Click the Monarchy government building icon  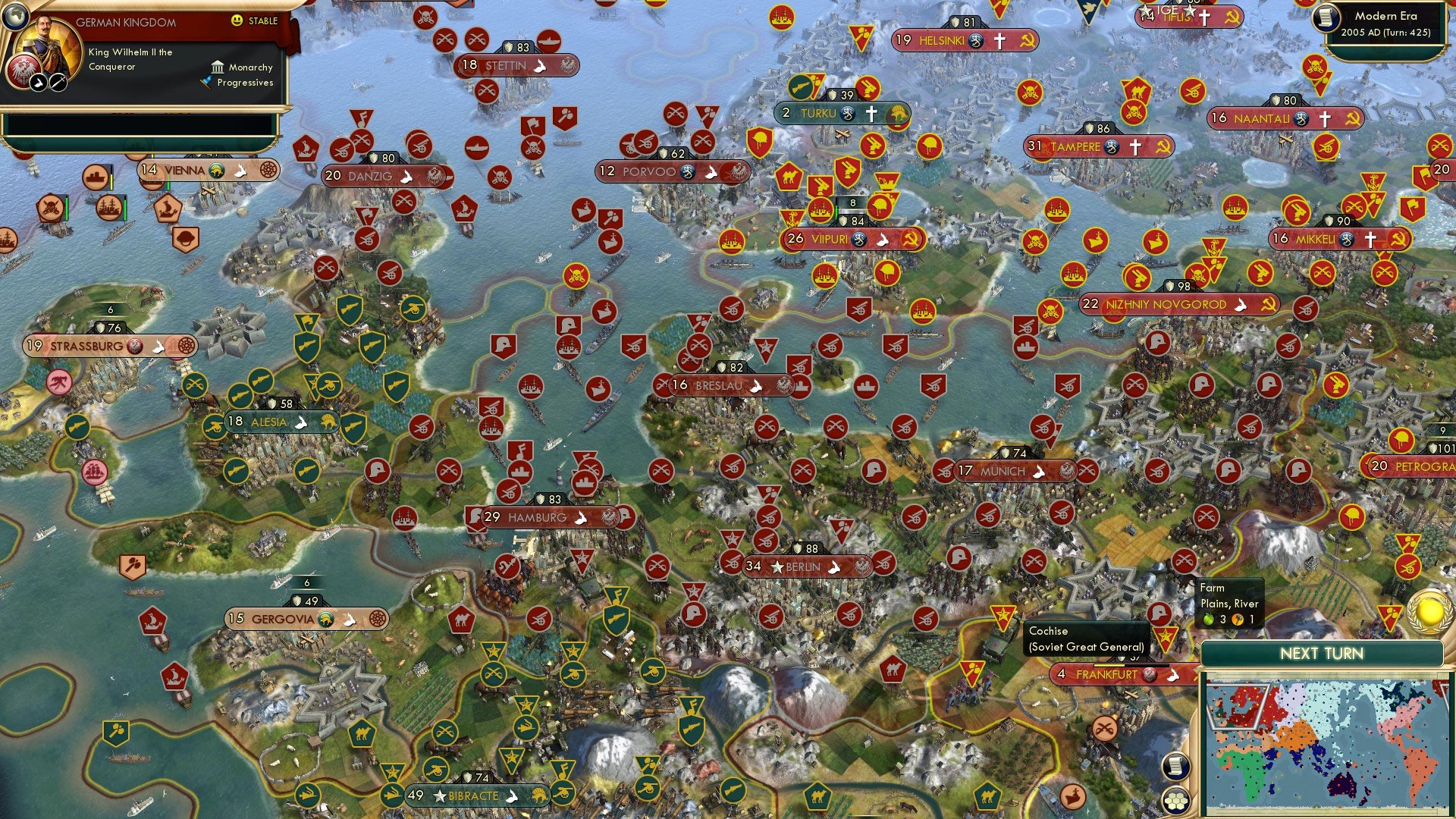tap(218, 67)
